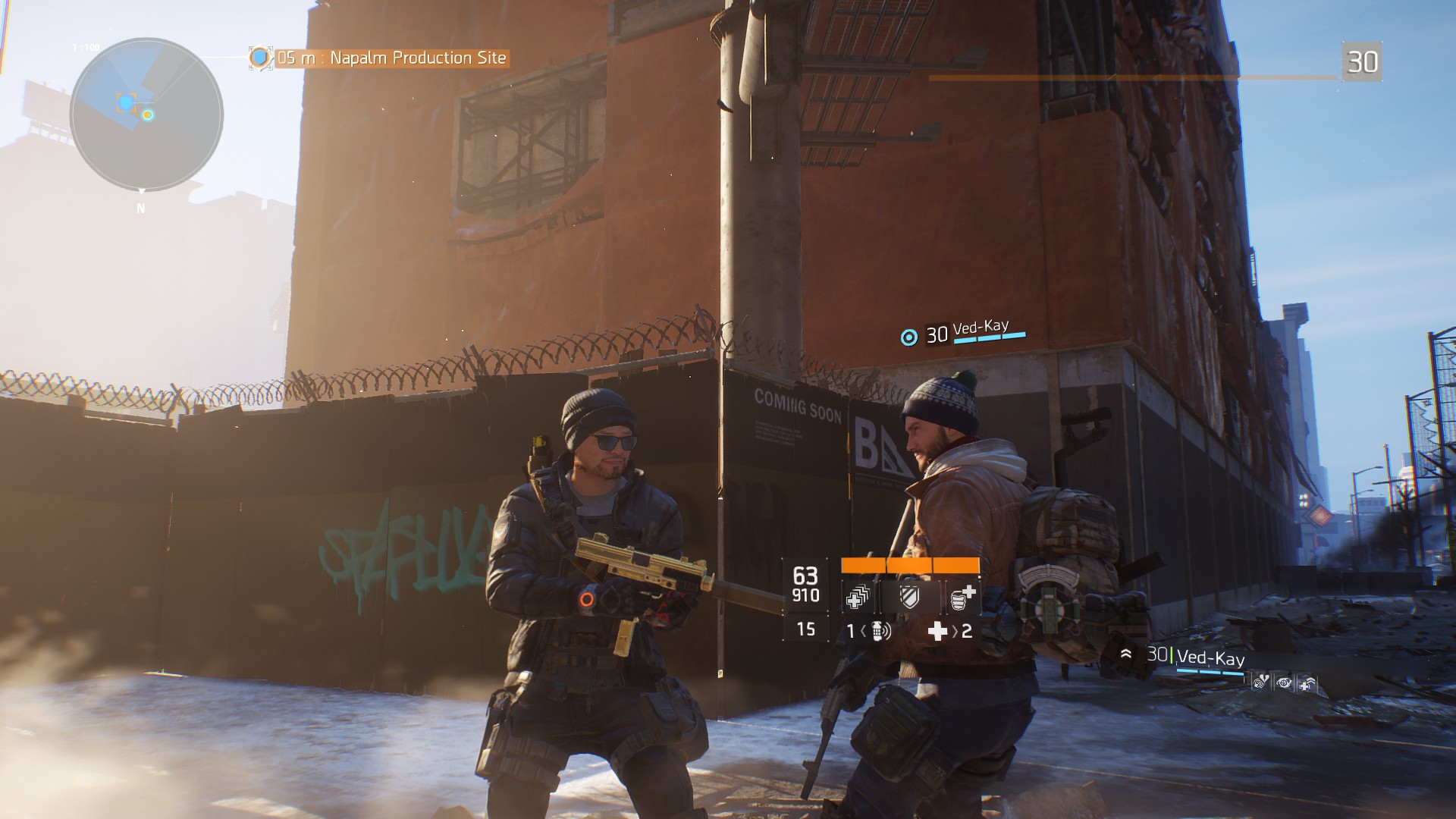
Task: Trigger the striped shield signature skill
Action: click(909, 597)
